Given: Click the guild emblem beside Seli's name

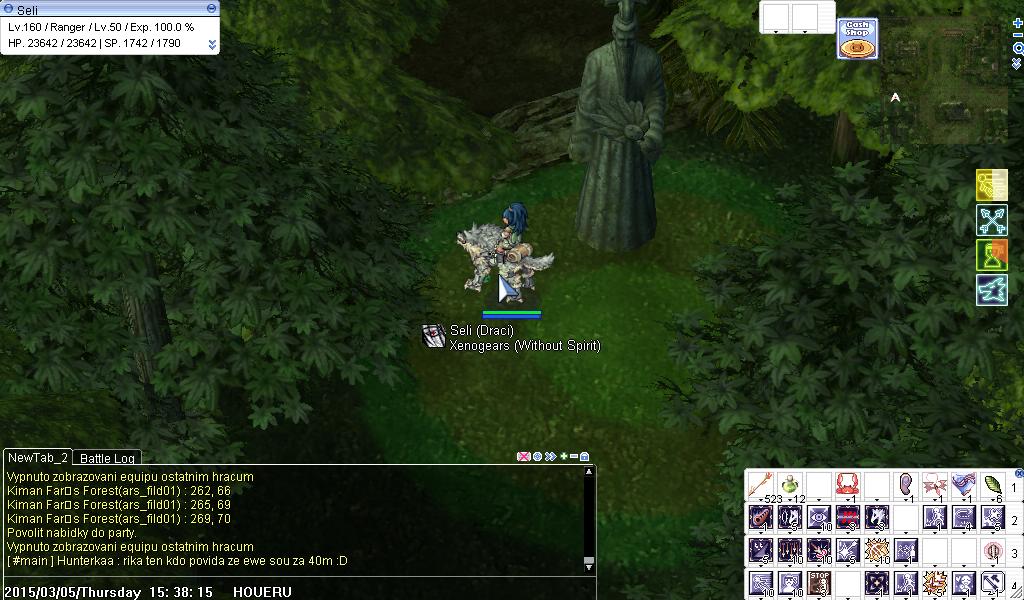Looking at the screenshot, I should pyautogui.click(x=434, y=336).
